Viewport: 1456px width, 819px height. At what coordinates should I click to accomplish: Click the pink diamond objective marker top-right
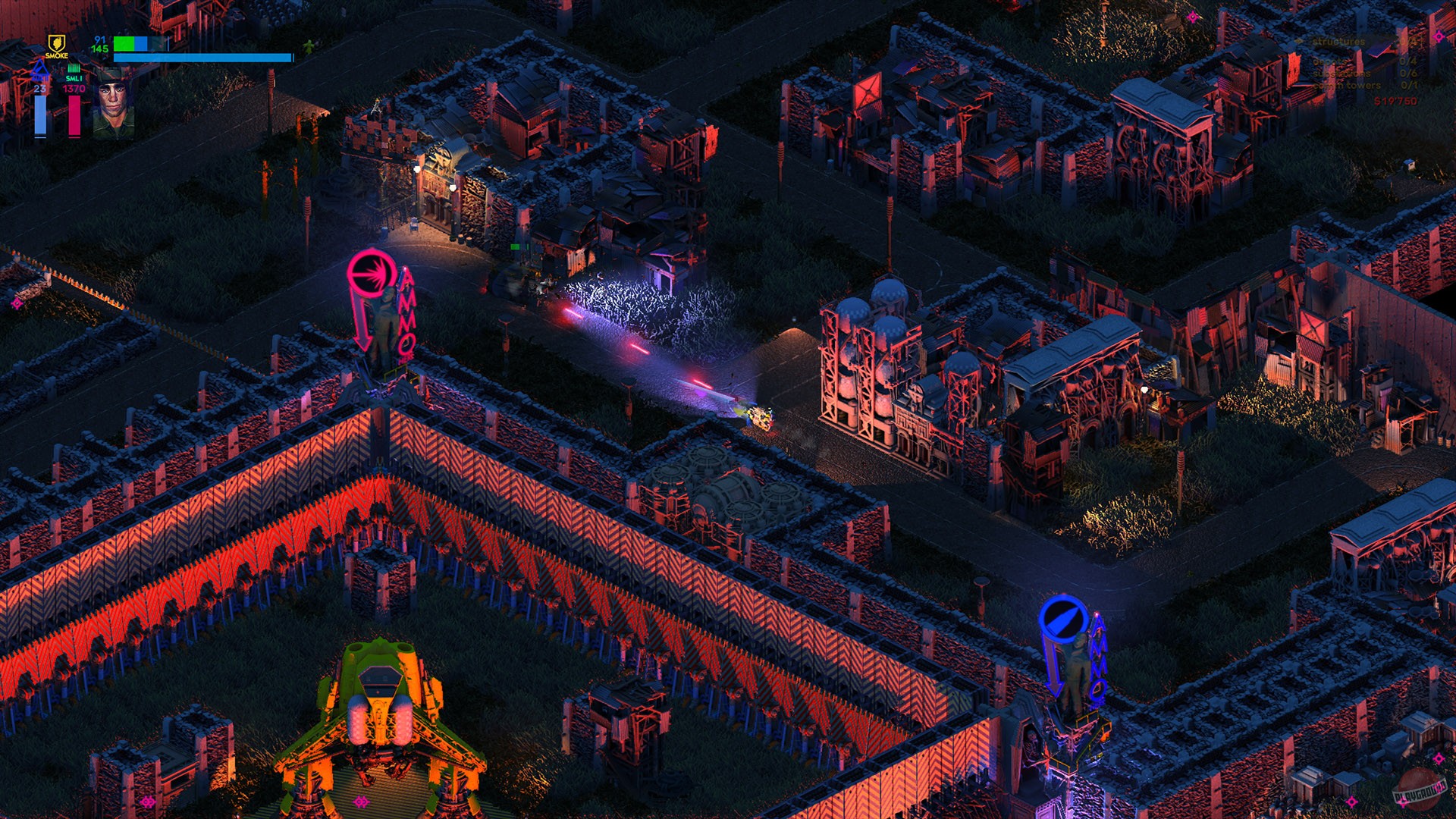point(1439,36)
